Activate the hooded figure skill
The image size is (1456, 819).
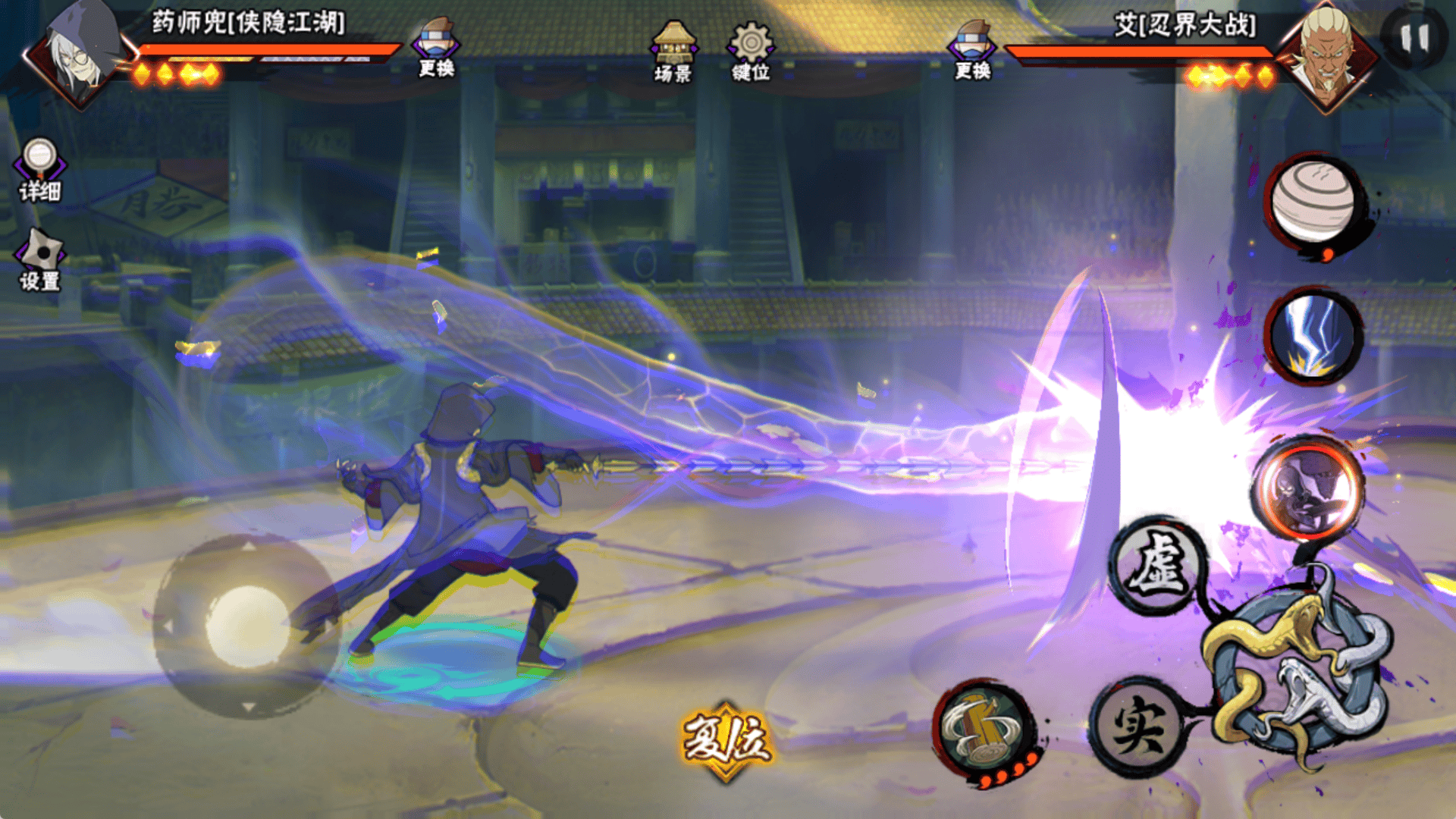1307,489
